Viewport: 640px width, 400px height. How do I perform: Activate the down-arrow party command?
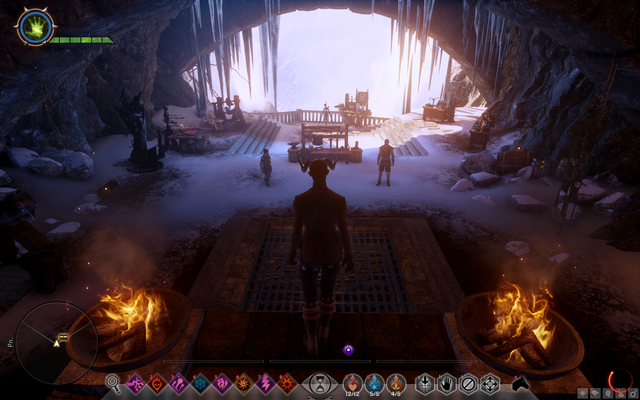(425, 383)
